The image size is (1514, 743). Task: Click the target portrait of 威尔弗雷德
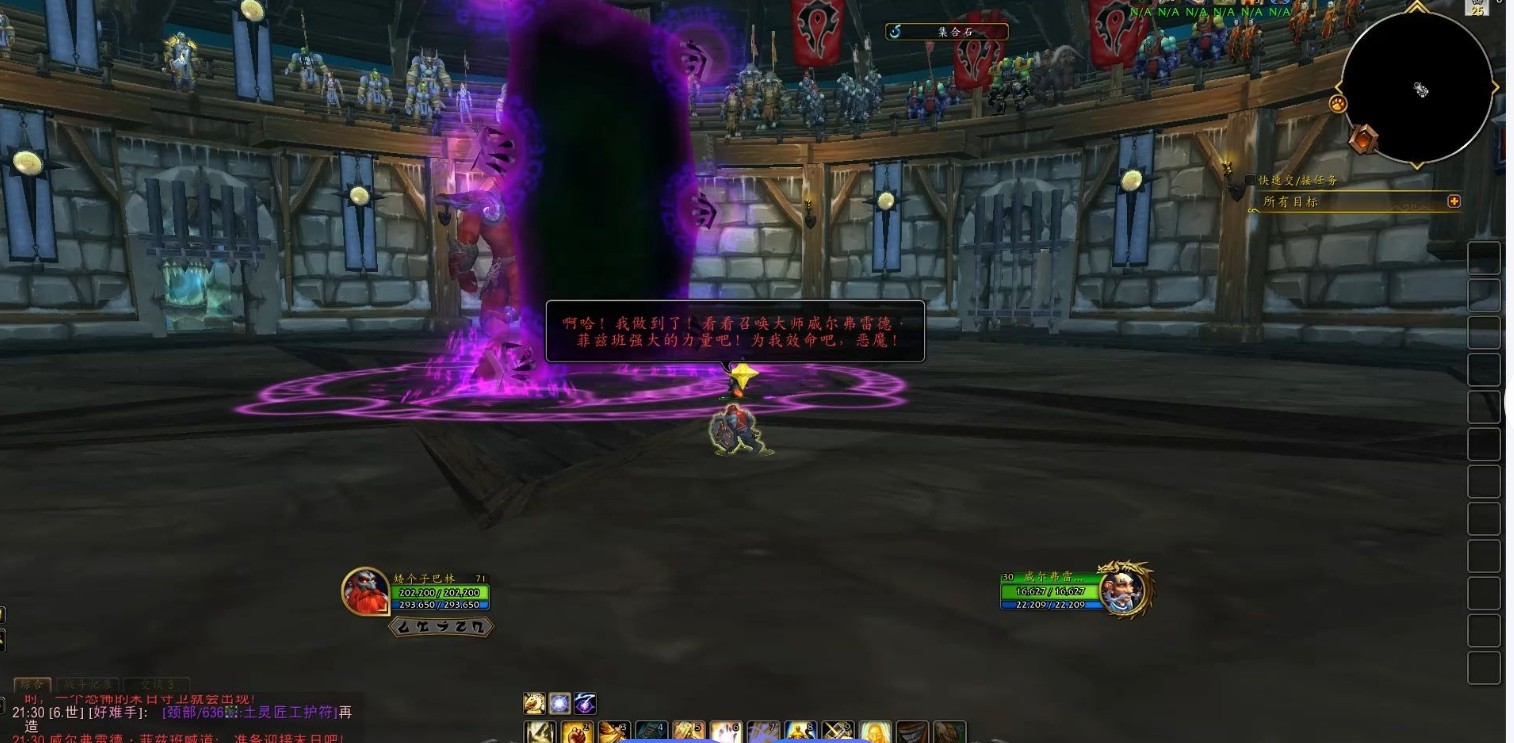[x=1123, y=589]
